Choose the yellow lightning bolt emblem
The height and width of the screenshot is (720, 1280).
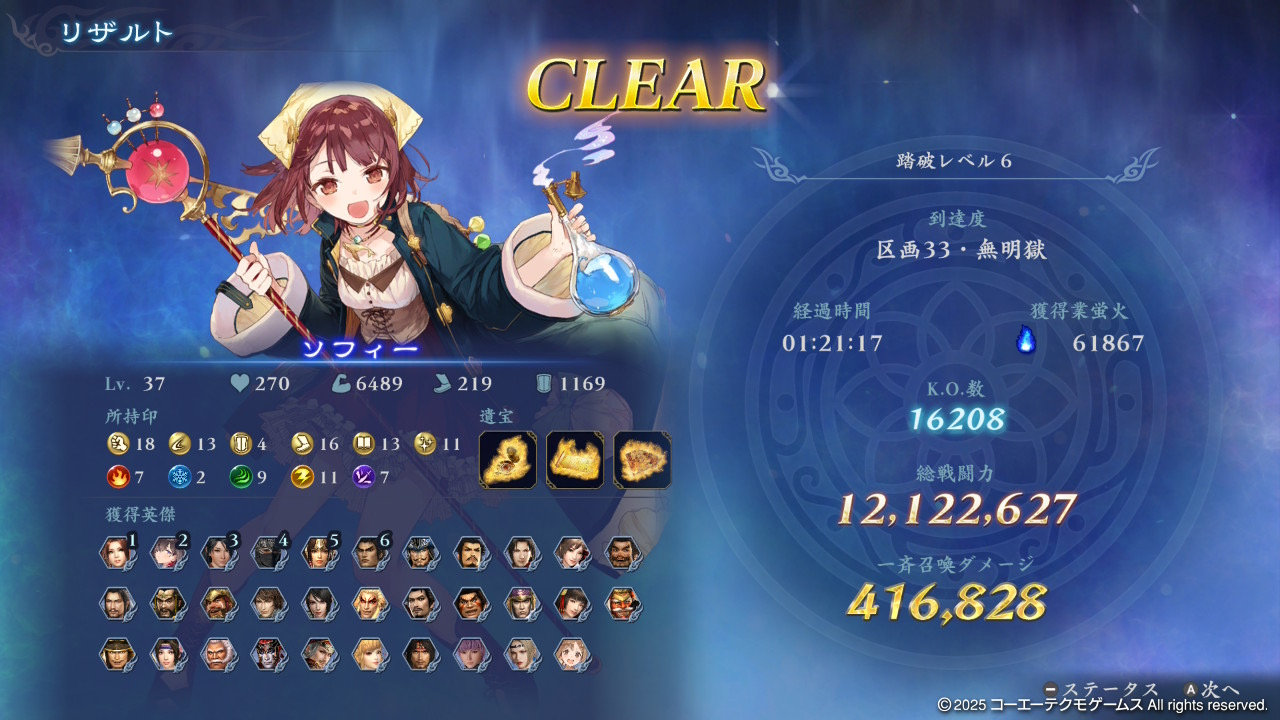click(302, 477)
